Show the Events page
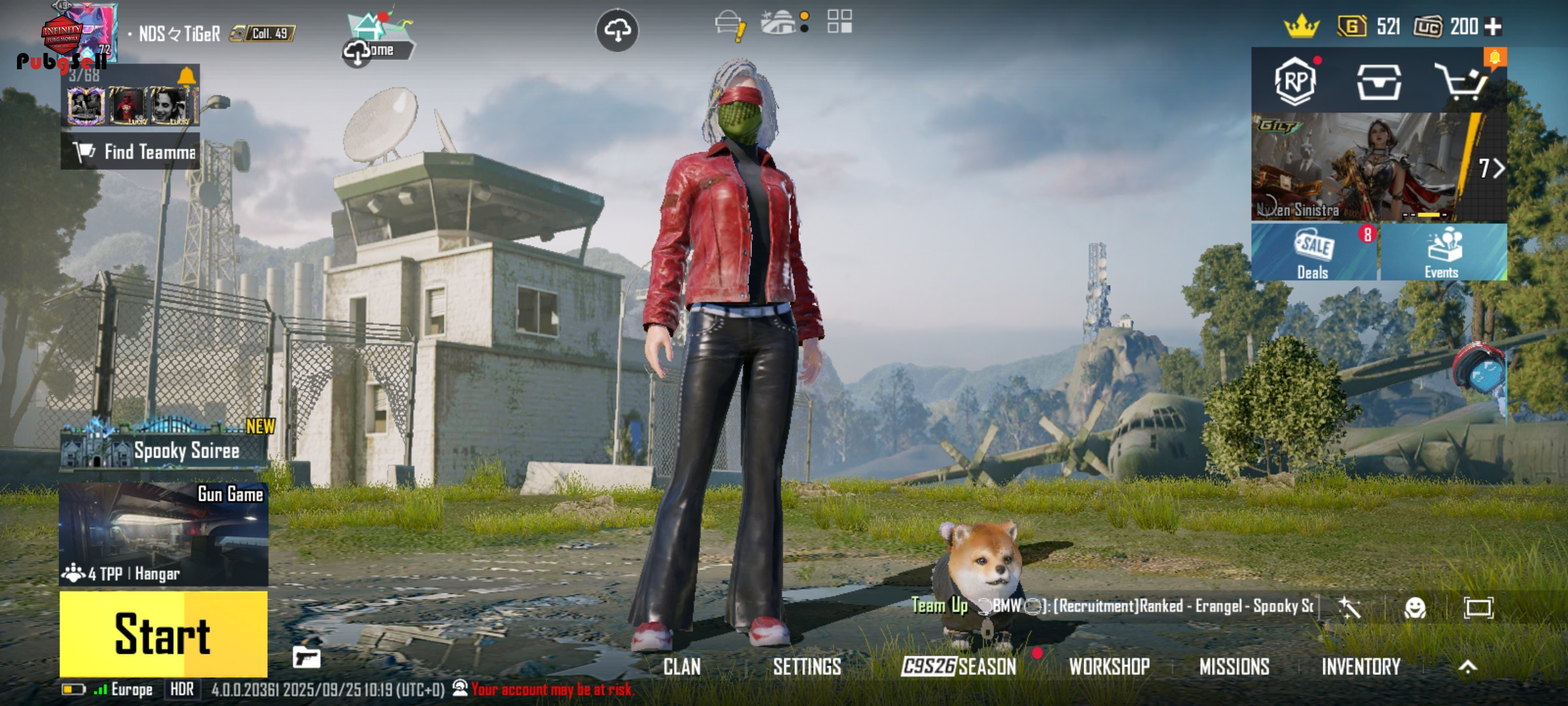Image resolution: width=1568 pixels, height=706 pixels. (x=1443, y=252)
